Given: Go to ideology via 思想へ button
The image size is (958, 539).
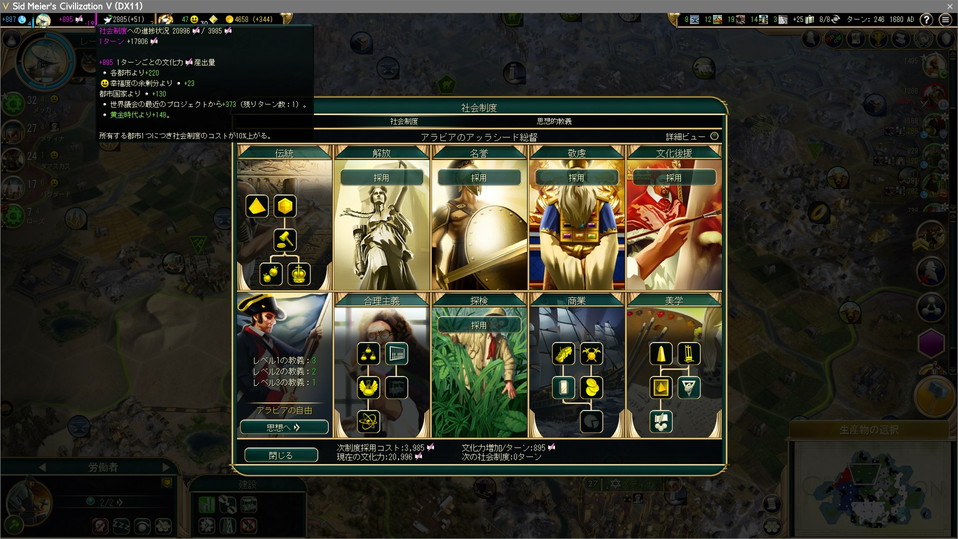Looking at the screenshot, I should (284, 427).
